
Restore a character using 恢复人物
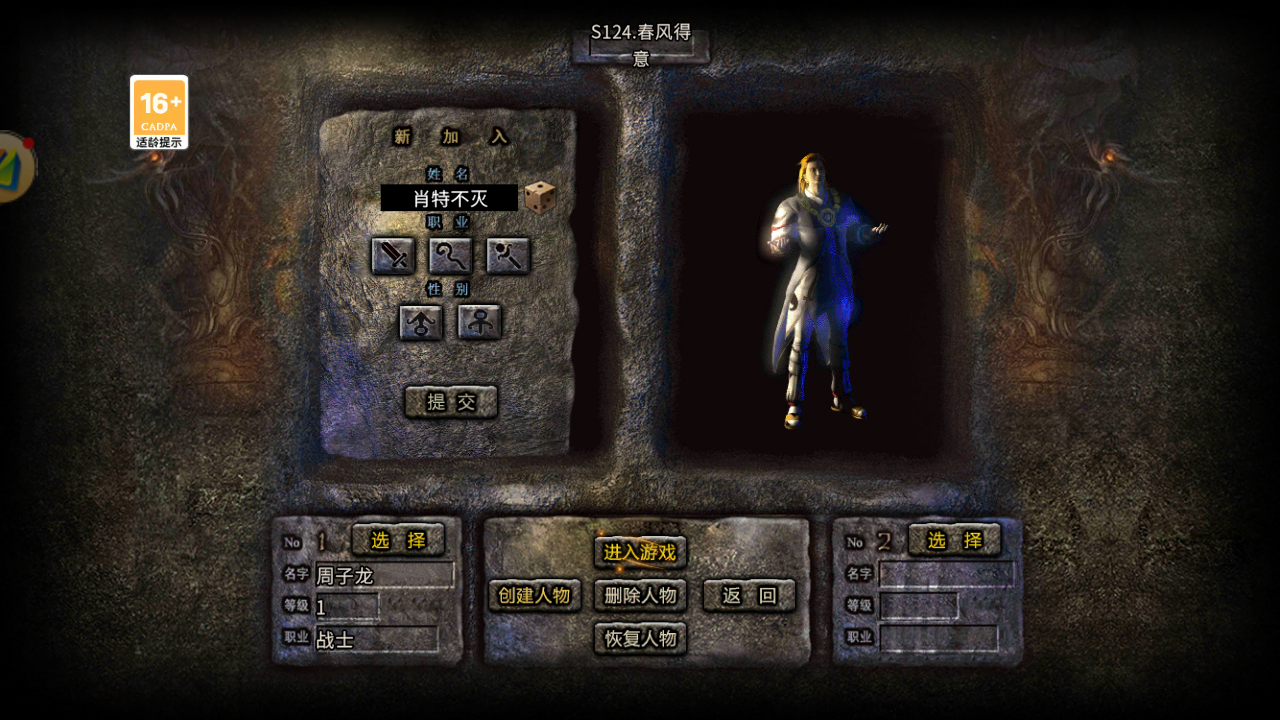tap(640, 639)
